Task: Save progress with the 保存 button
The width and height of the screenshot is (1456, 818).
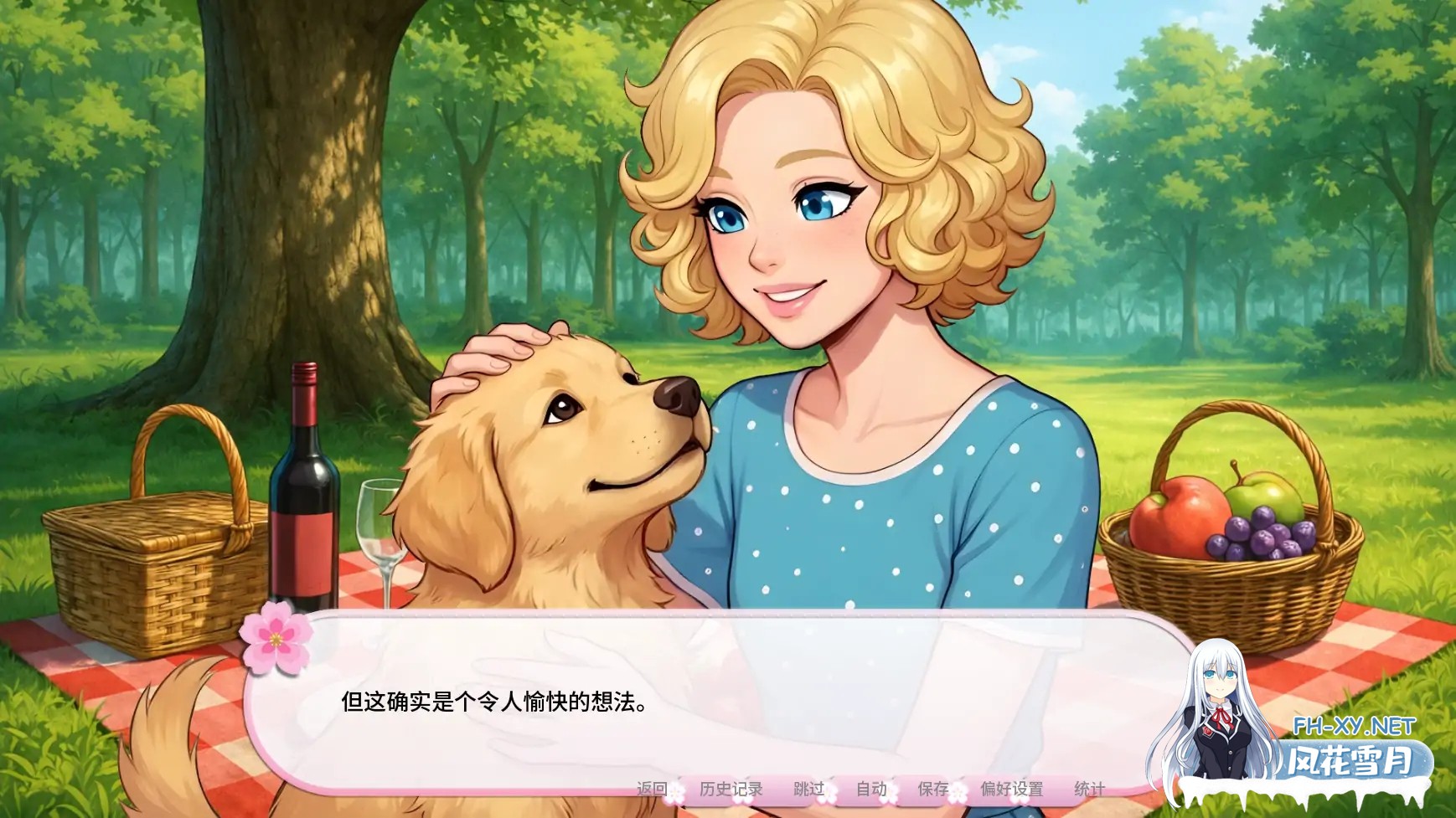Action: click(932, 788)
